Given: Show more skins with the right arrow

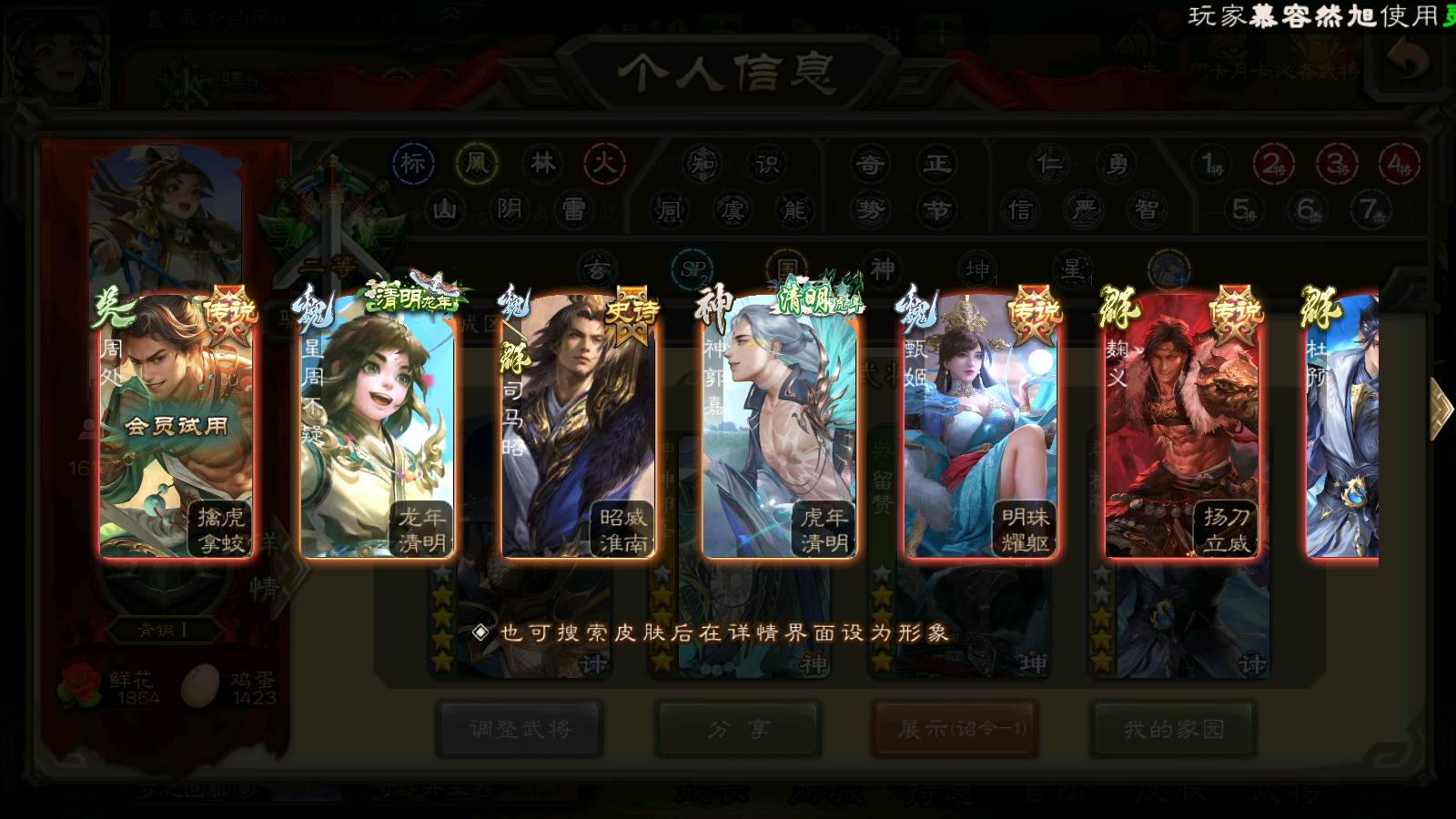Looking at the screenshot, I should (x=1440, y=409).
